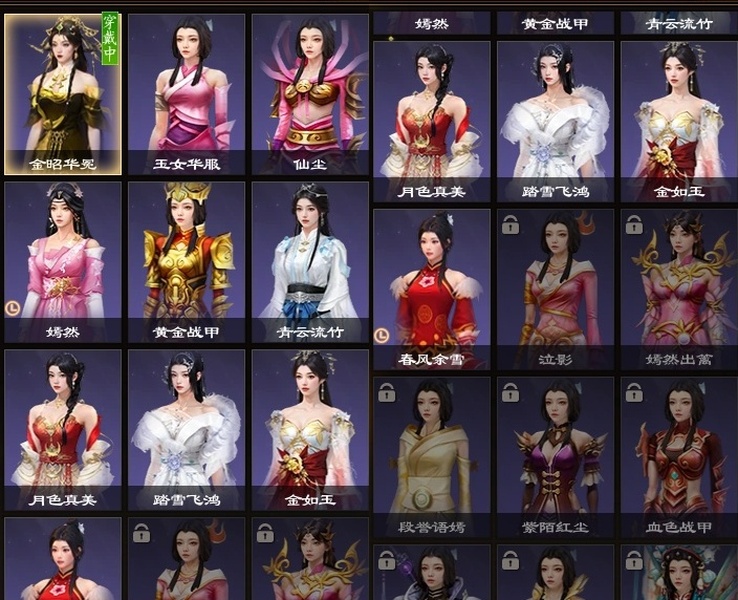
Task: Choose the locked 泣影 costume
Action: pos(554,288)
